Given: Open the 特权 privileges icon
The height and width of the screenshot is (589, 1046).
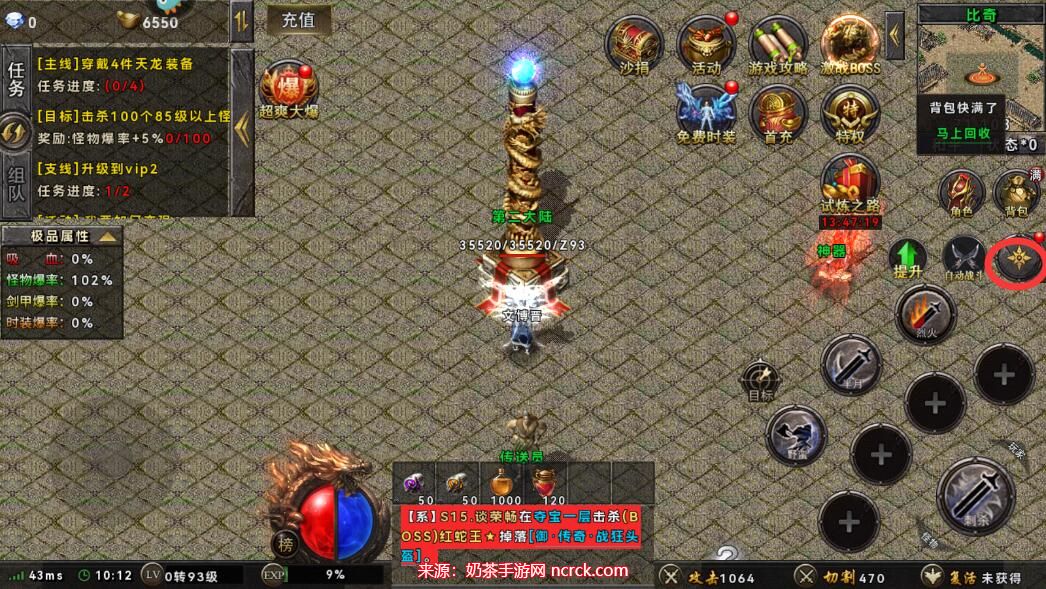Looking at the screenshot, I should pyautogui.click(x=850, y=113).
